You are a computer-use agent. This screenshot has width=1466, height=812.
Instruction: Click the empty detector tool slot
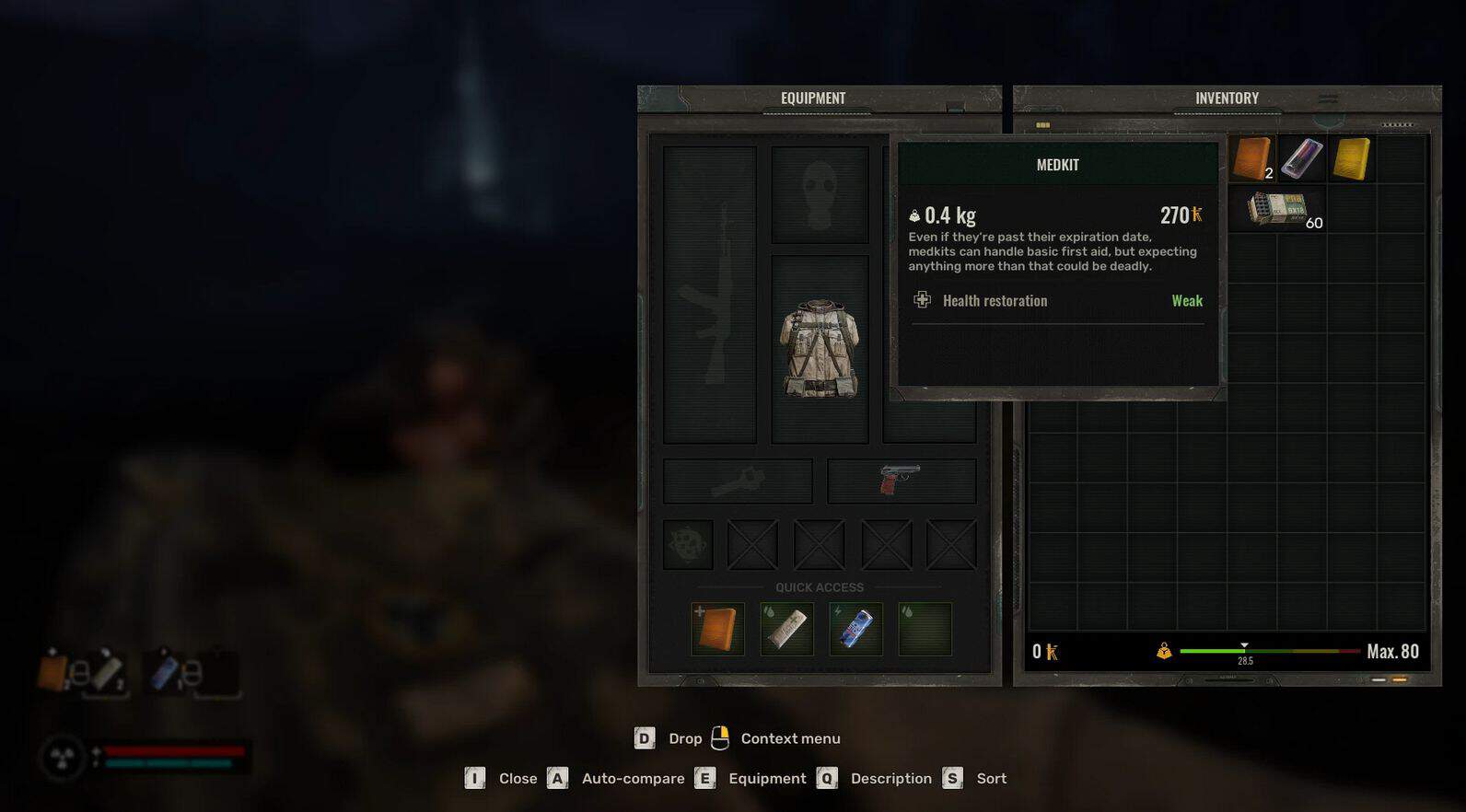tap(738, 481)
